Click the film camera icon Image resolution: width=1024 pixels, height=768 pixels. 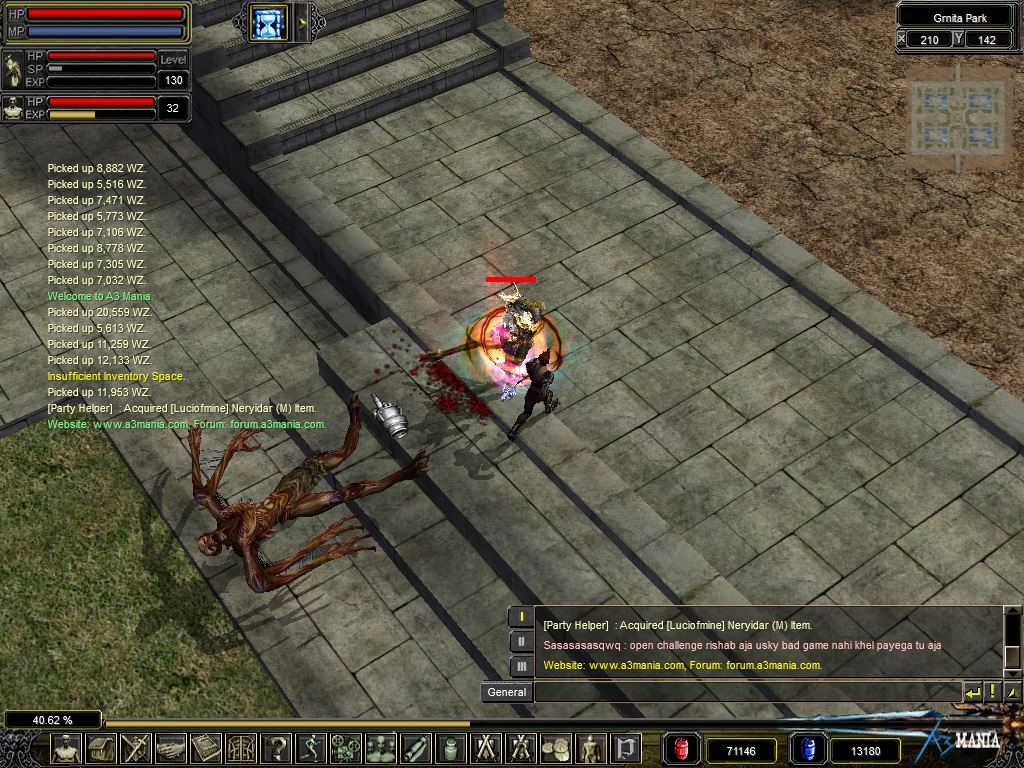346,747
